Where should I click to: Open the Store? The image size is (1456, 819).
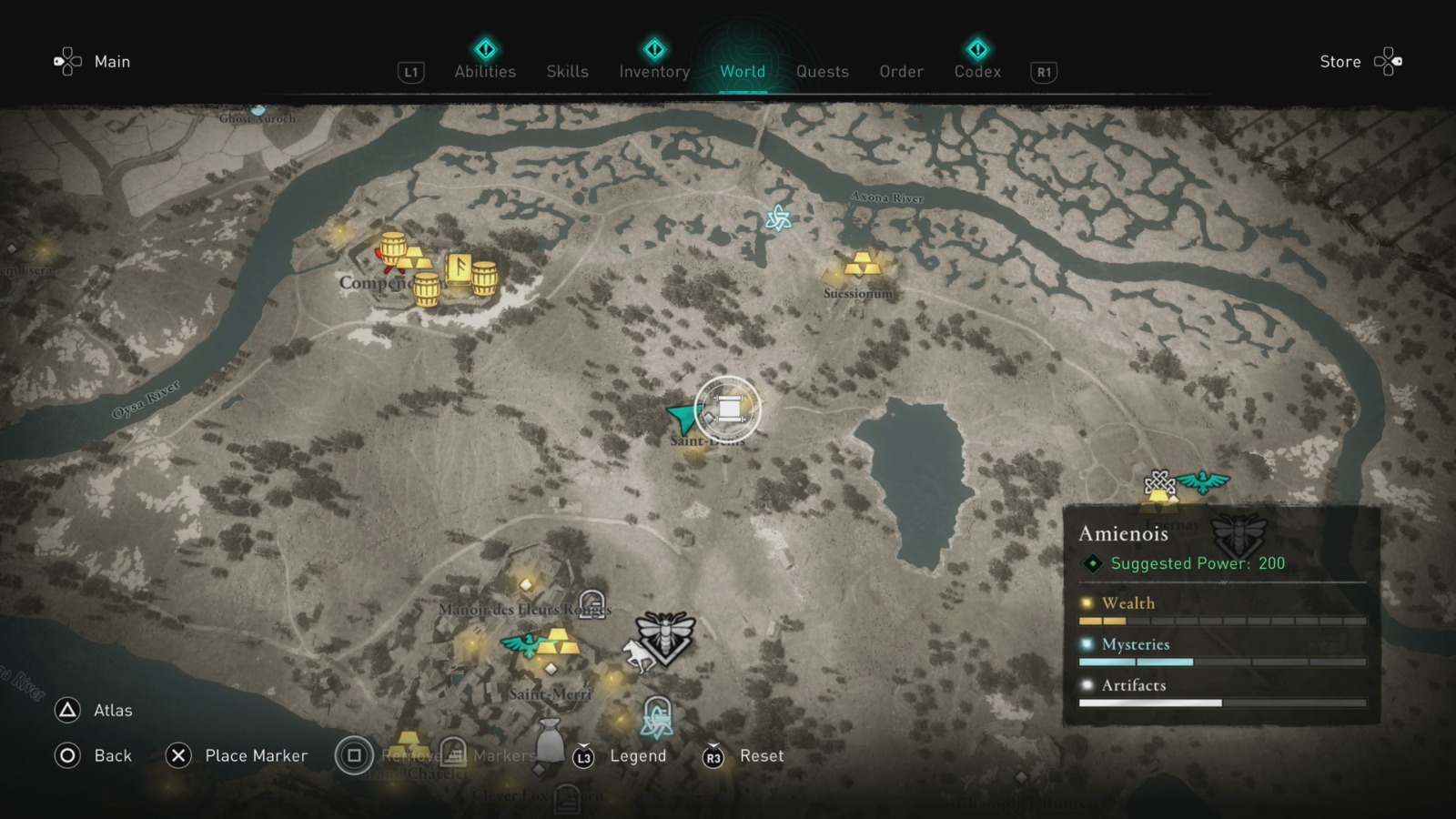[x=1340, y=61]
